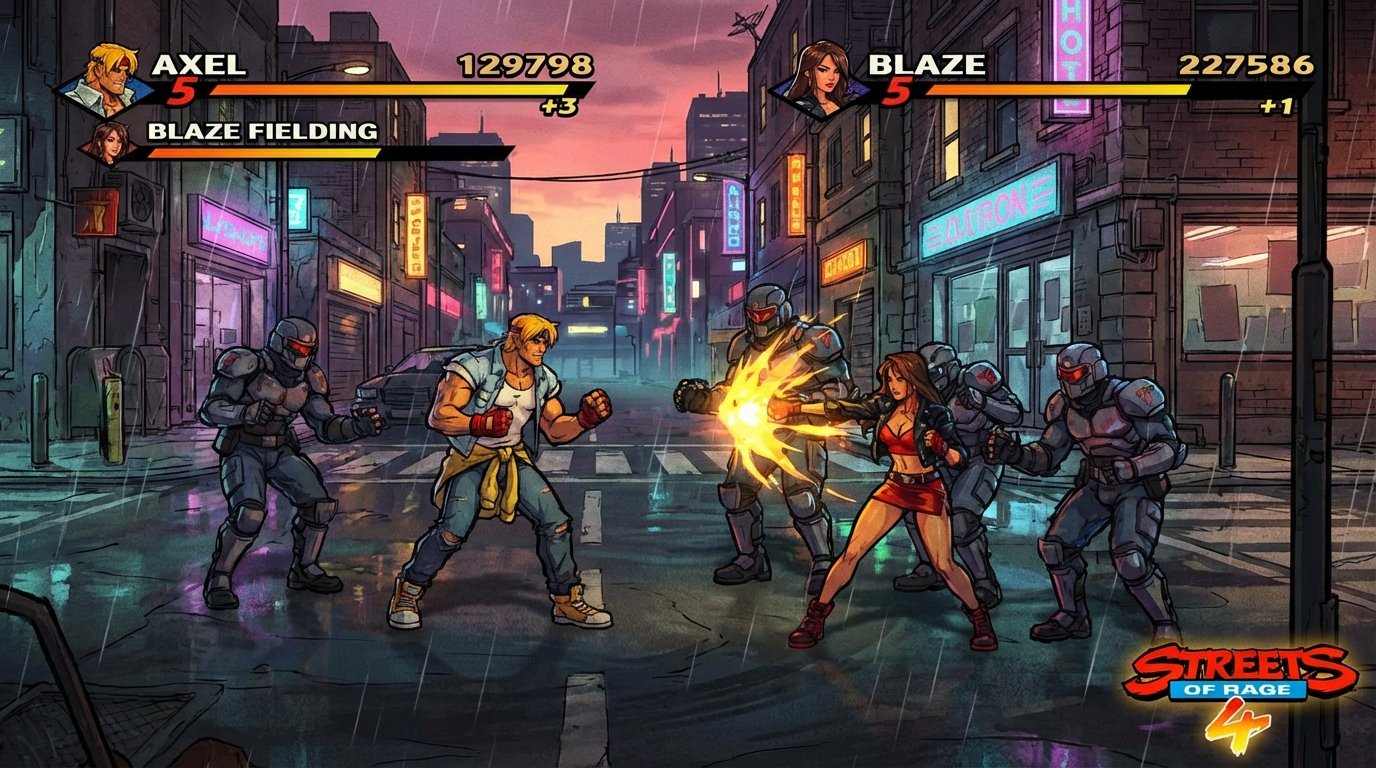Screen dimensions: 1376x768
Task: Select Axel's name label in the HUD
Action: tap(198, 63)
